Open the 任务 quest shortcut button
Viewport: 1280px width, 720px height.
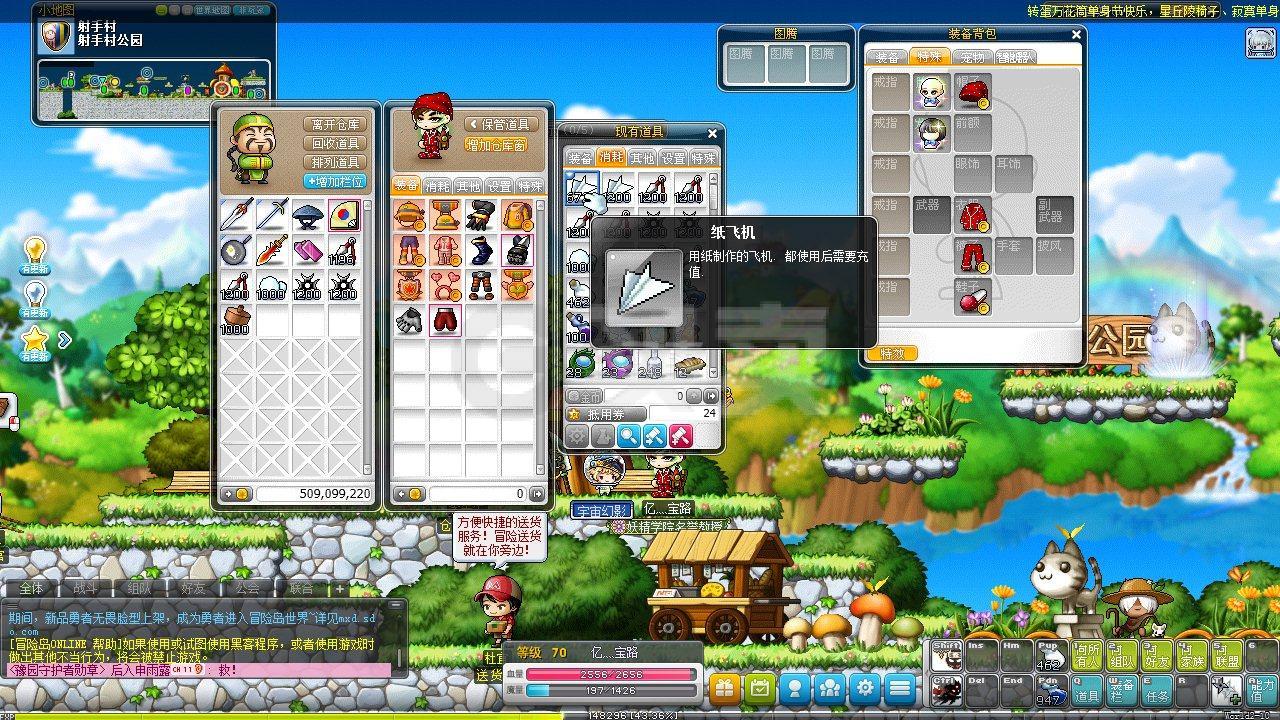[1157, 689]
